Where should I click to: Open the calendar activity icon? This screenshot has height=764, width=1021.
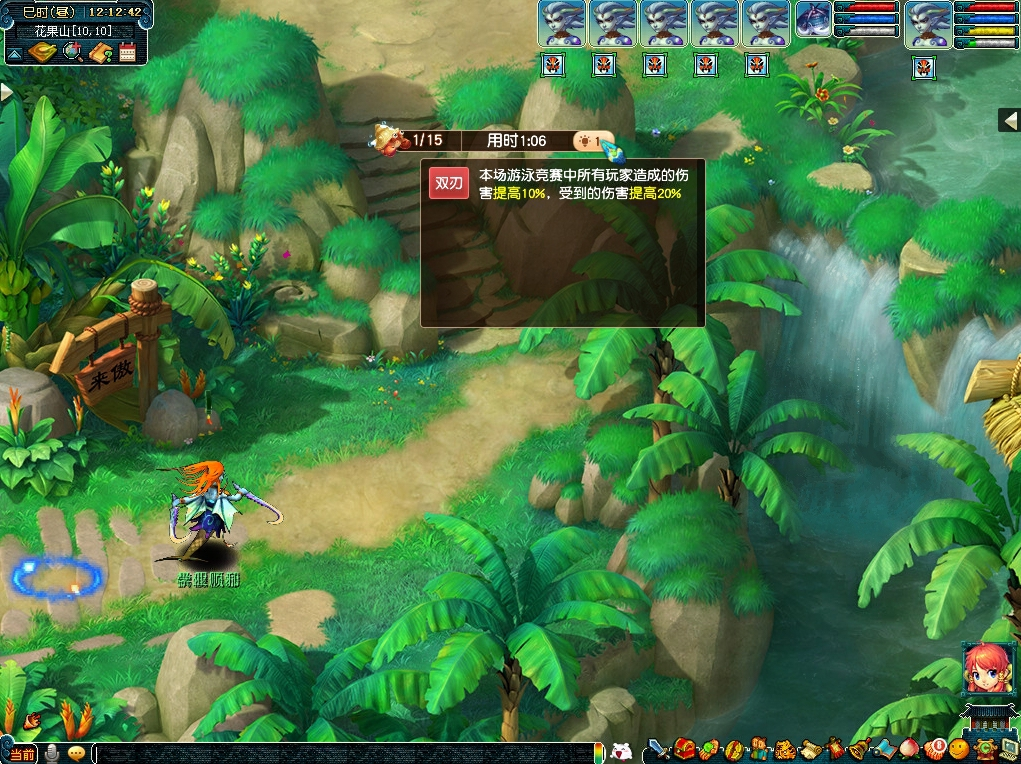point(127,52)
